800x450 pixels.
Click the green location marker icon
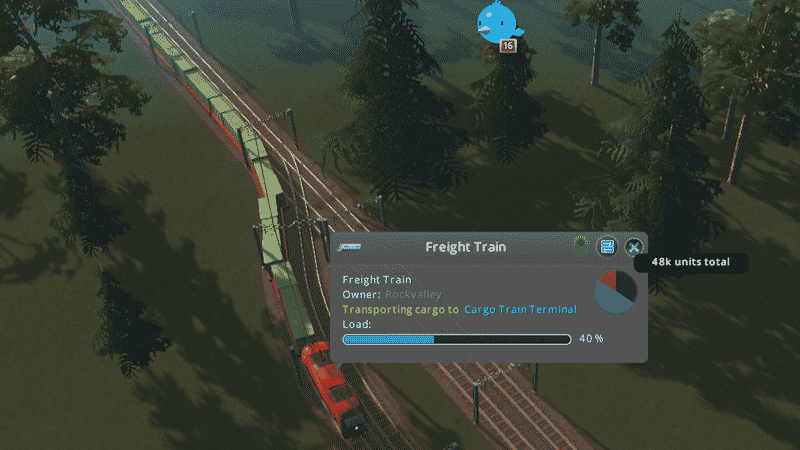point(580,247)
